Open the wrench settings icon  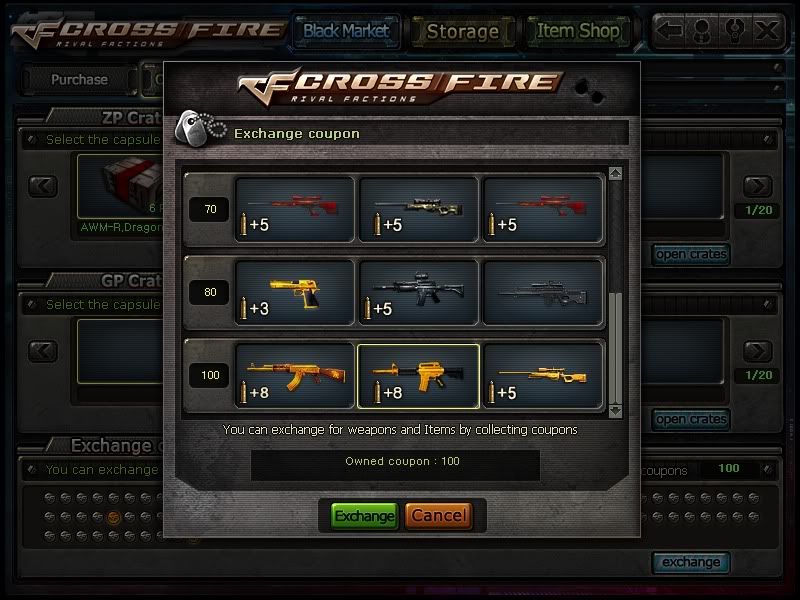coord(735,30)
